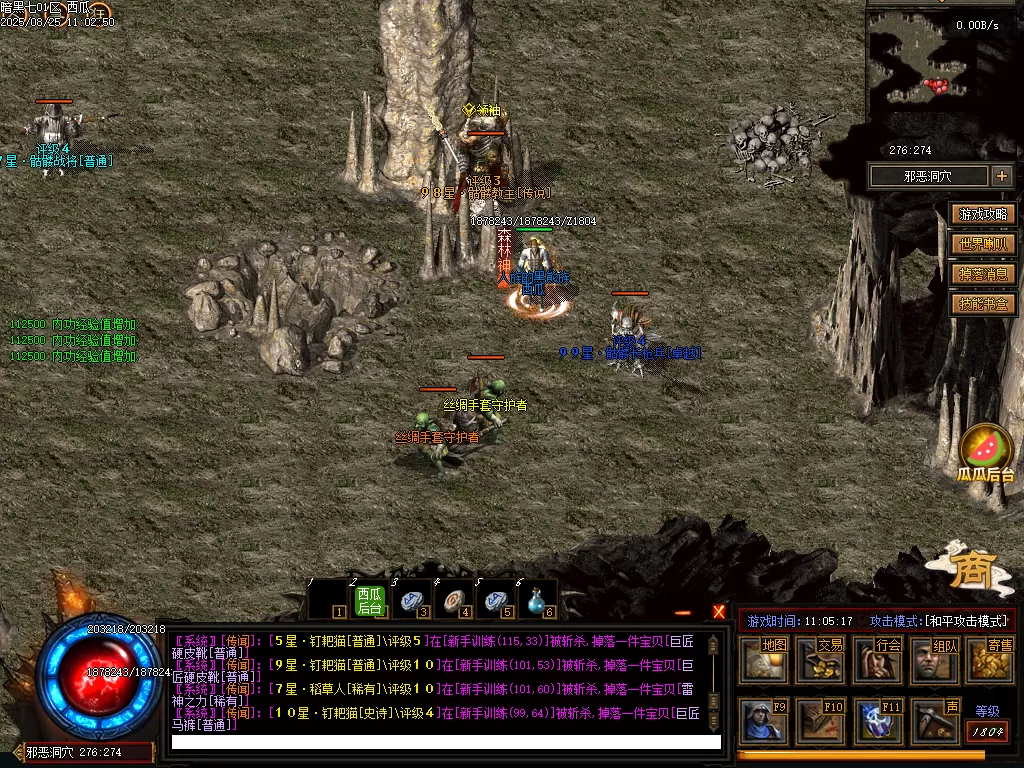Use the 西瓜后台 item in hotbar slot 2
The image size is (1024, 768).
pos(370,600)
